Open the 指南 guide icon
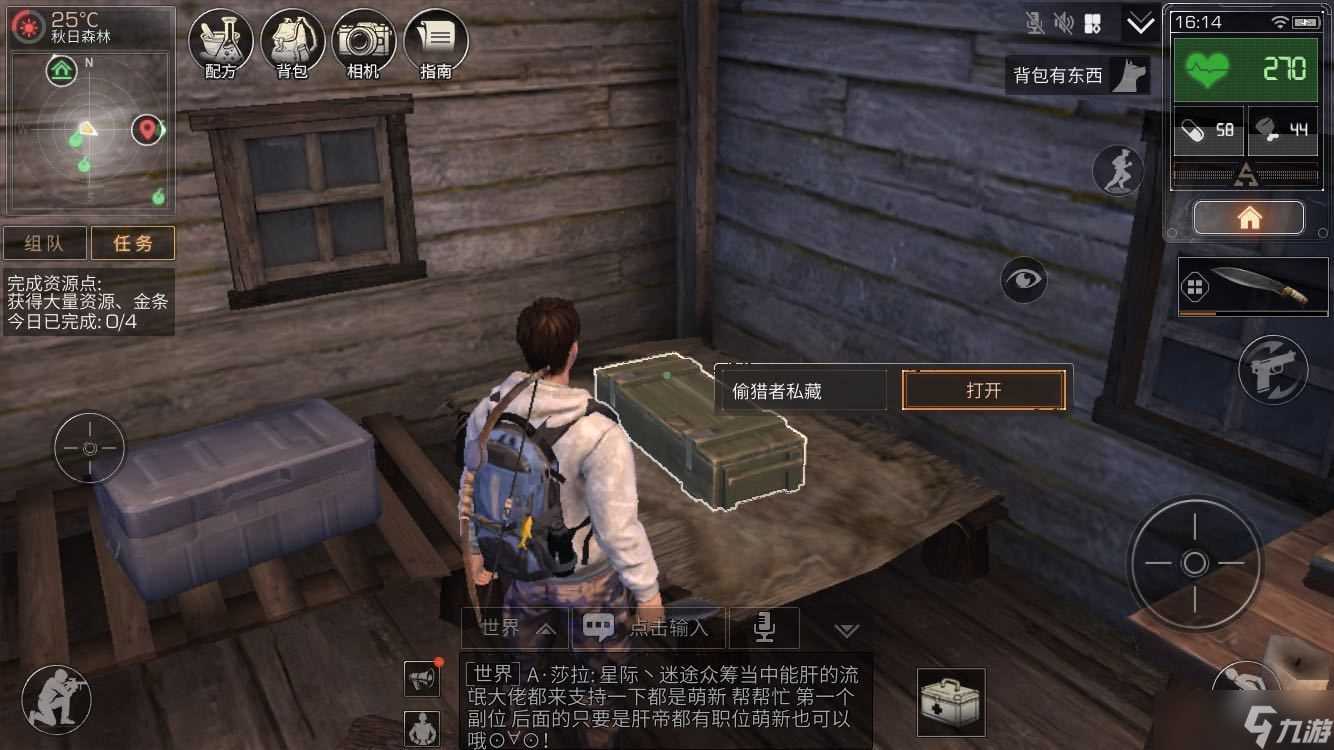The image size is (1334, 750). 436,40
